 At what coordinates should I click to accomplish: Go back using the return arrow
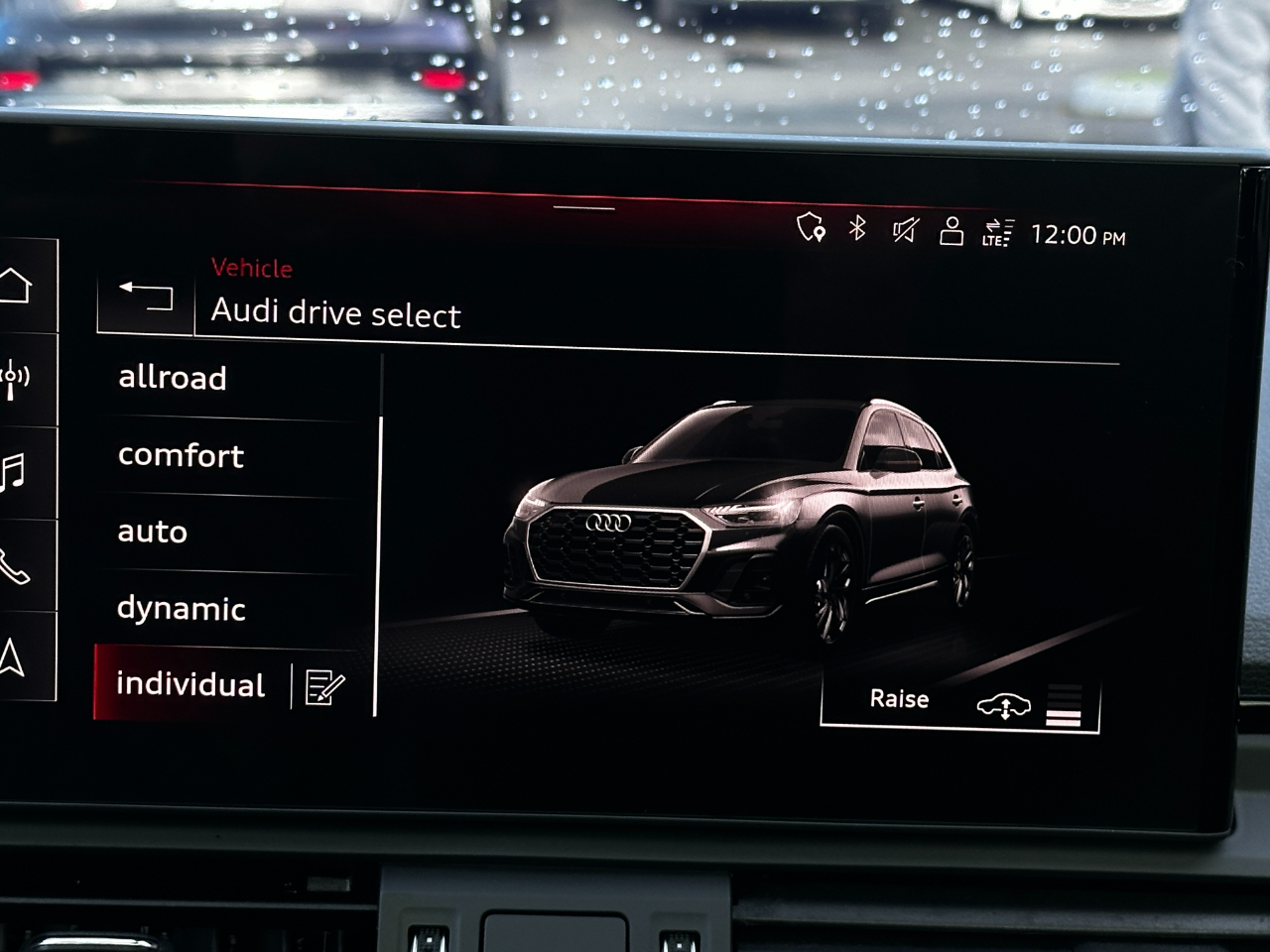pyautogui.click(x=144, y=297)
